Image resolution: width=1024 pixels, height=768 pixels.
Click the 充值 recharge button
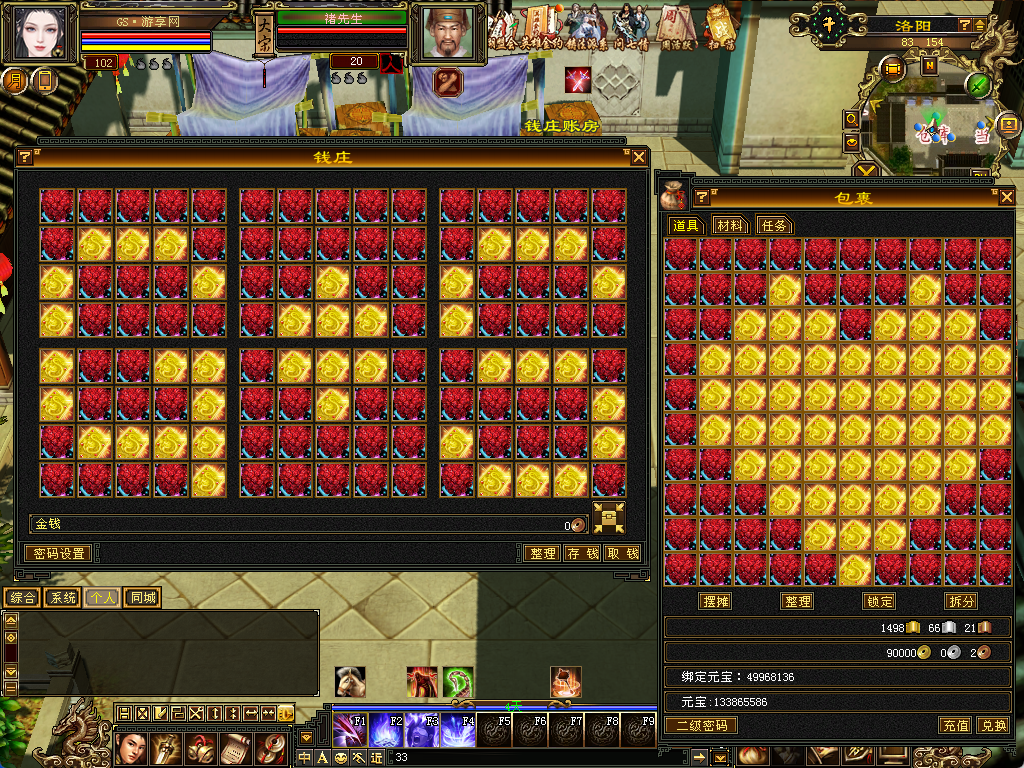tap(955, 725)
